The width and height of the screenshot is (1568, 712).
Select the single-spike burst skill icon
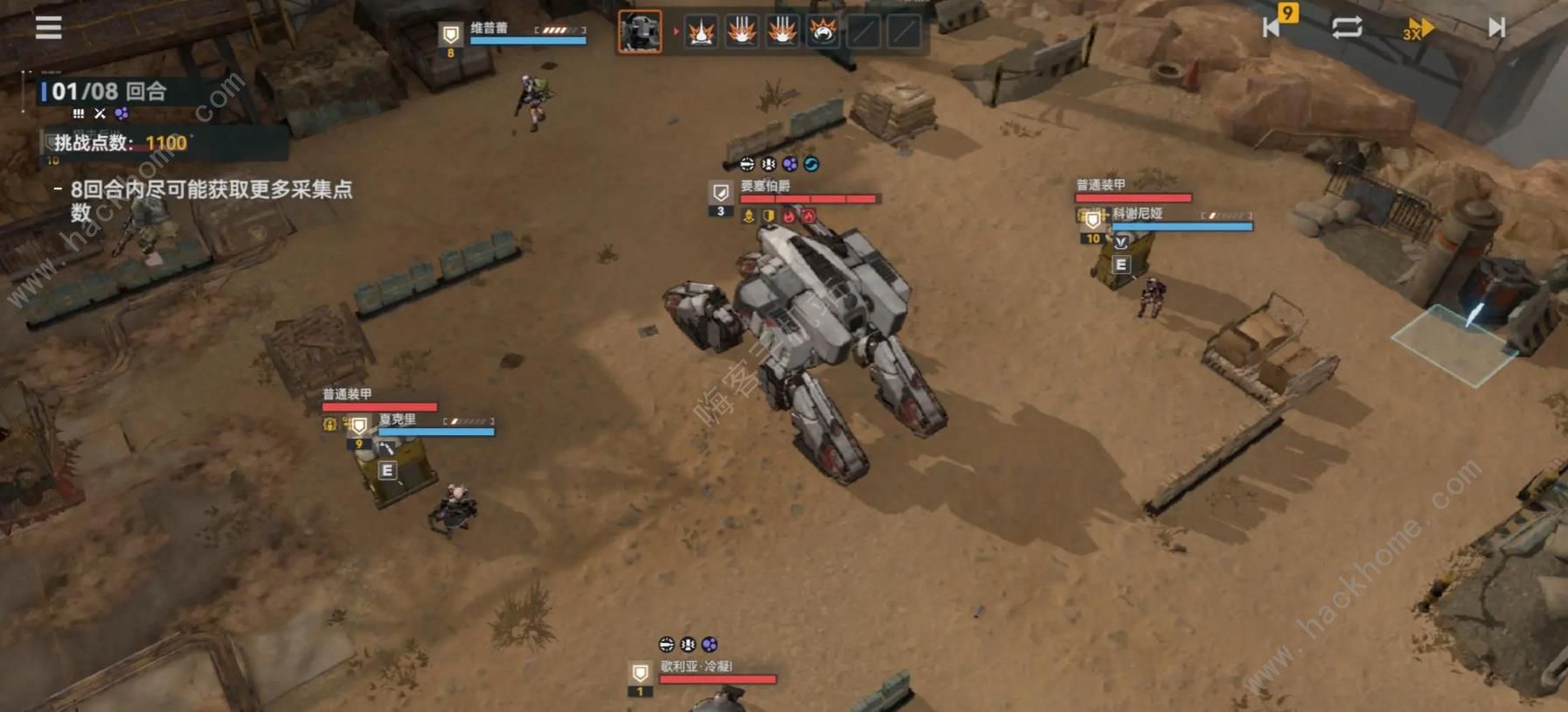coord(701,32)
